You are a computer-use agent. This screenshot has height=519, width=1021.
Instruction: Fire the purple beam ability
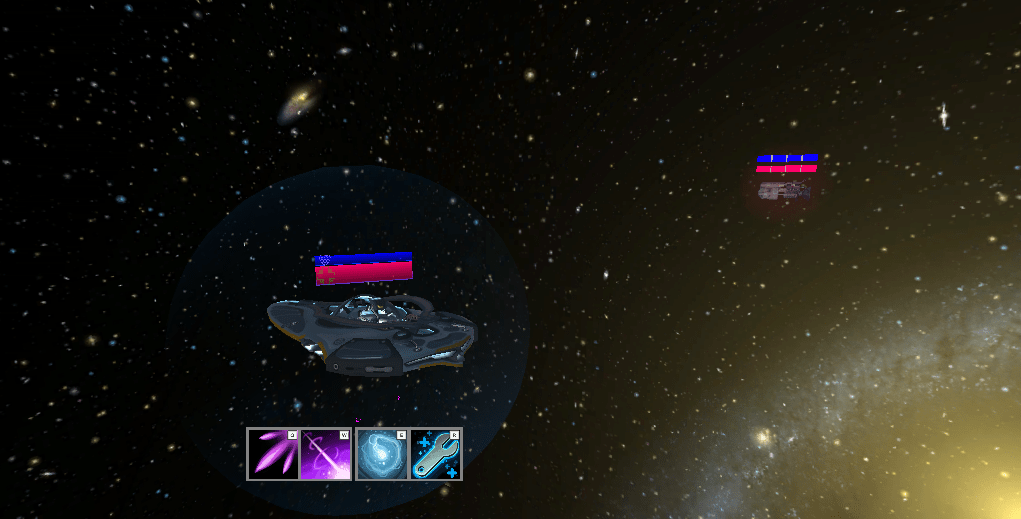tap(326, 454)
